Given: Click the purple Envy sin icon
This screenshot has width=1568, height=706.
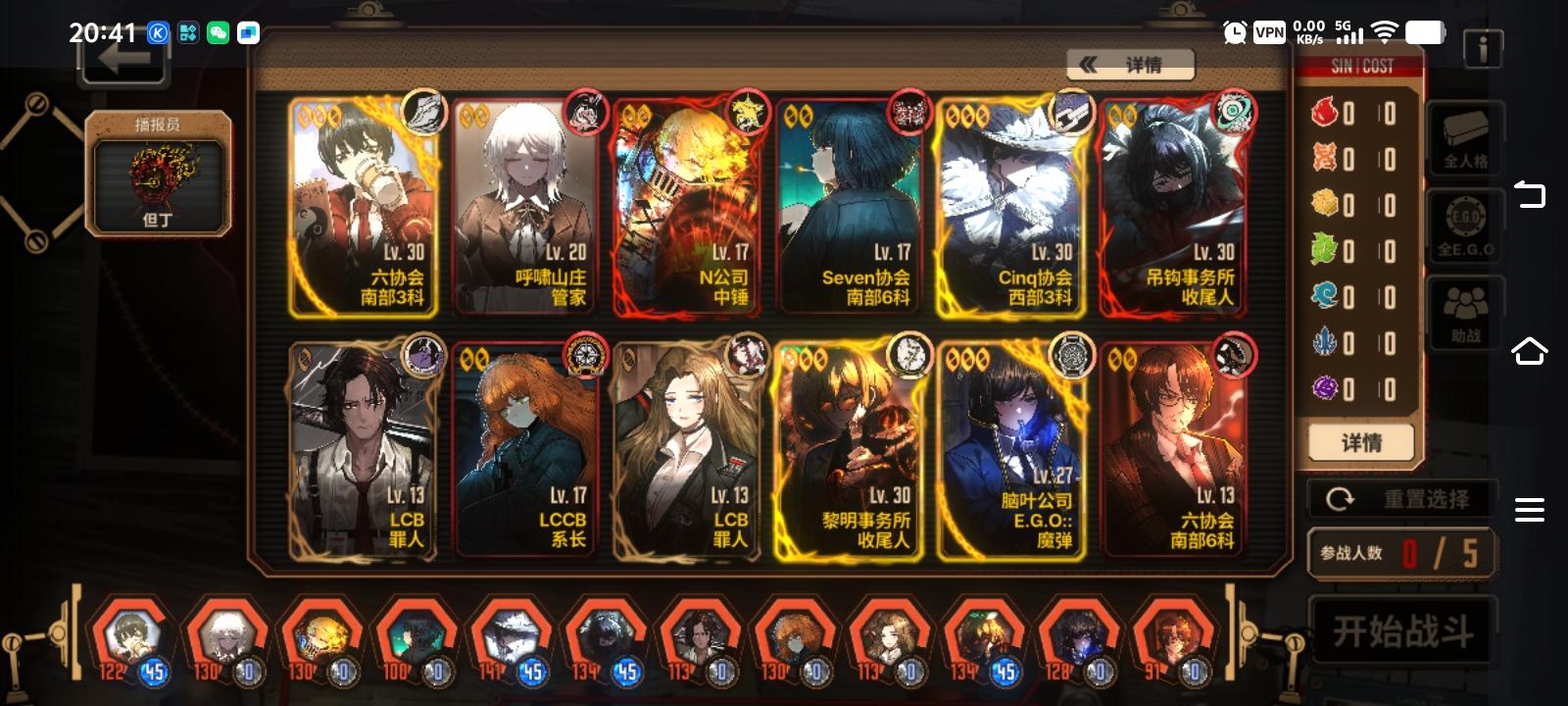Looking at the screenshot, I should pos(1326,386).
